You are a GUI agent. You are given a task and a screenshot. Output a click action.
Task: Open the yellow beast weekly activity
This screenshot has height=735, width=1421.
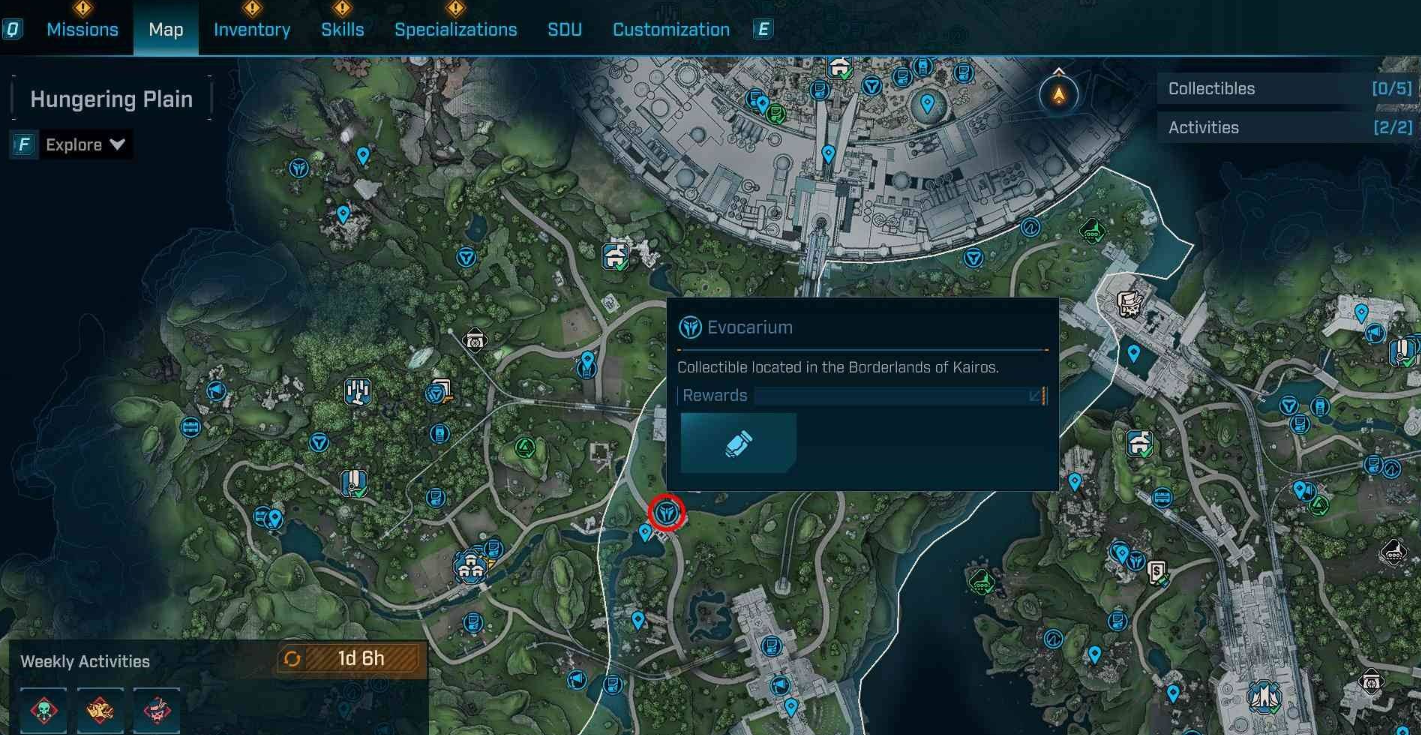tap(100, 710)
